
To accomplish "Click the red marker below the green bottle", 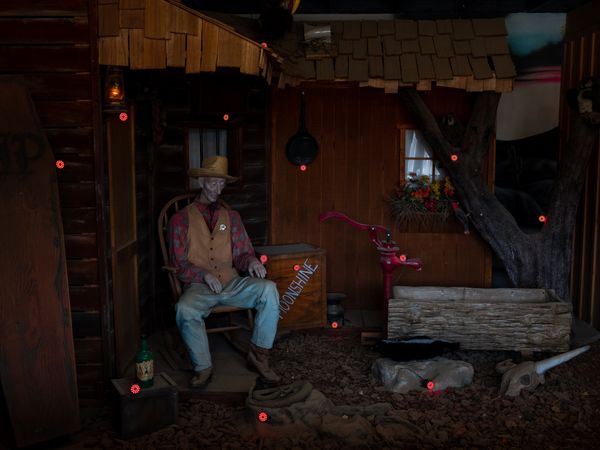I will coord(135,388).
